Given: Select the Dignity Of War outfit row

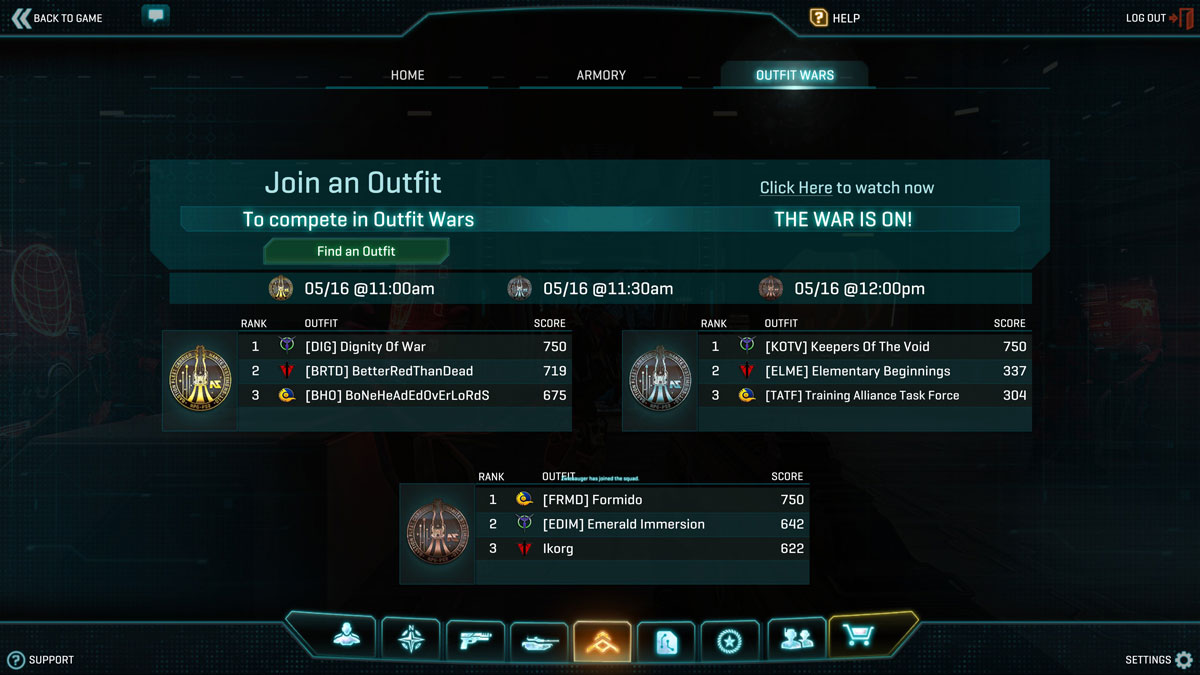Looking at the screenshot, I should (x=400, y=347).
